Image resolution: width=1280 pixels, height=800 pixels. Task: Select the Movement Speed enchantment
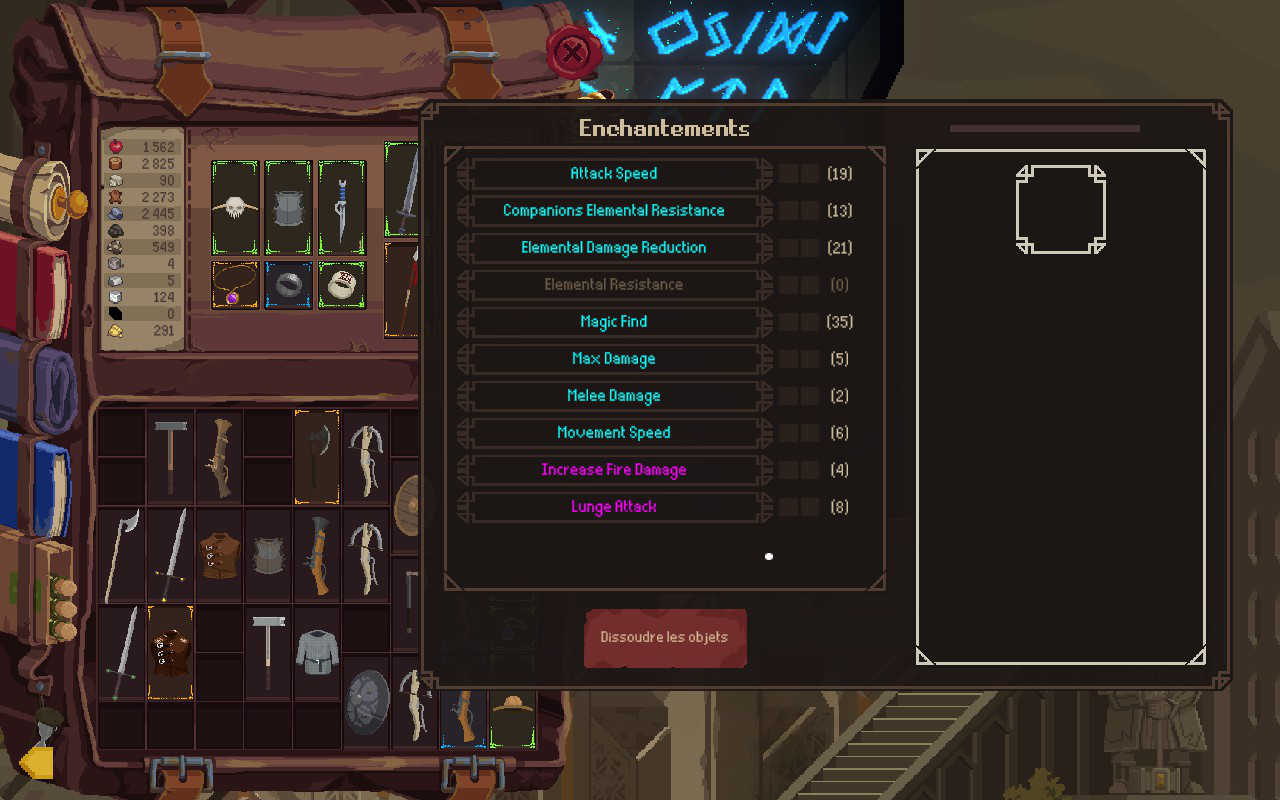(613, 433)
